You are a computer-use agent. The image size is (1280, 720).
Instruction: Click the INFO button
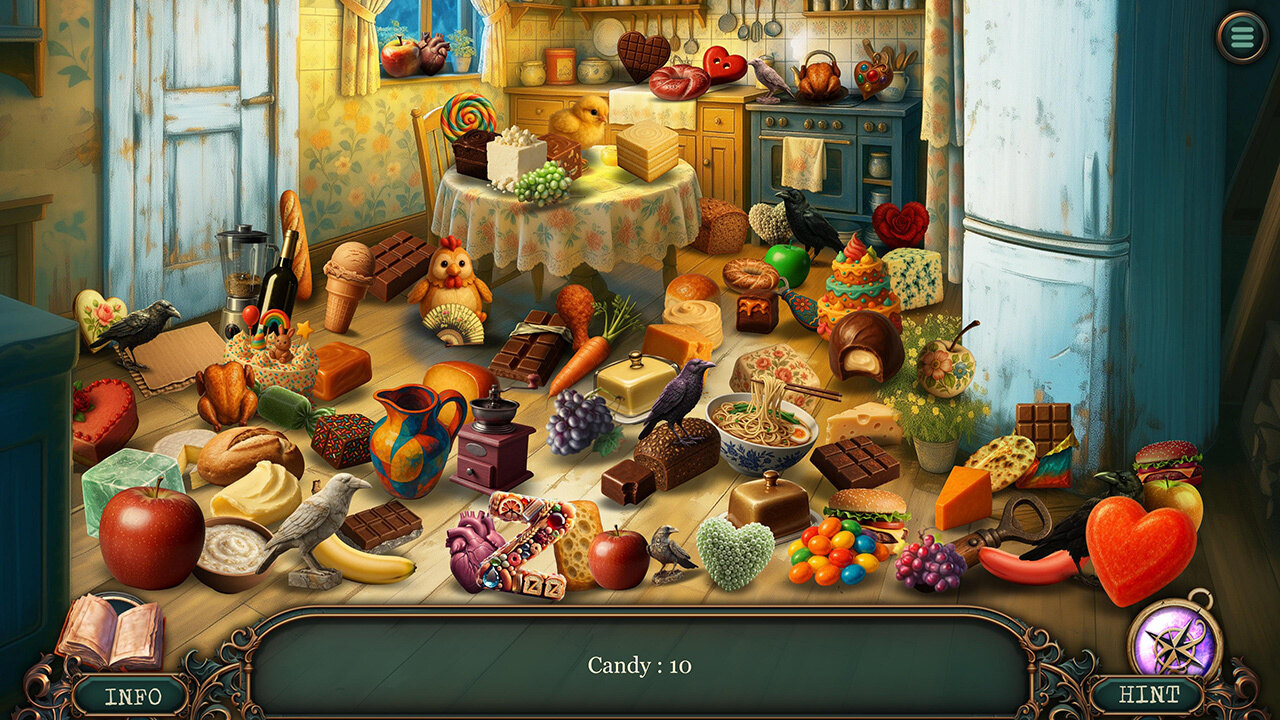(131, 694)
